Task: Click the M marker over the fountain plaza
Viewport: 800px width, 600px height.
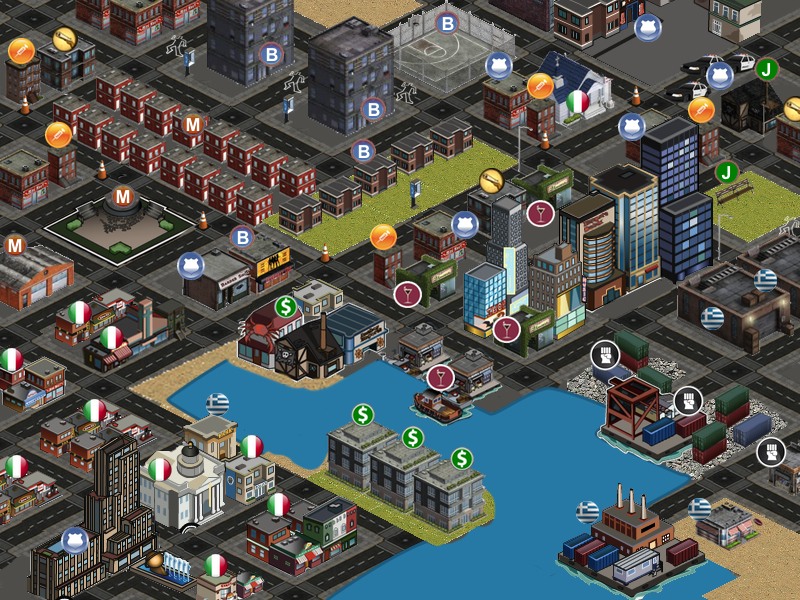Action: (122, 197)
